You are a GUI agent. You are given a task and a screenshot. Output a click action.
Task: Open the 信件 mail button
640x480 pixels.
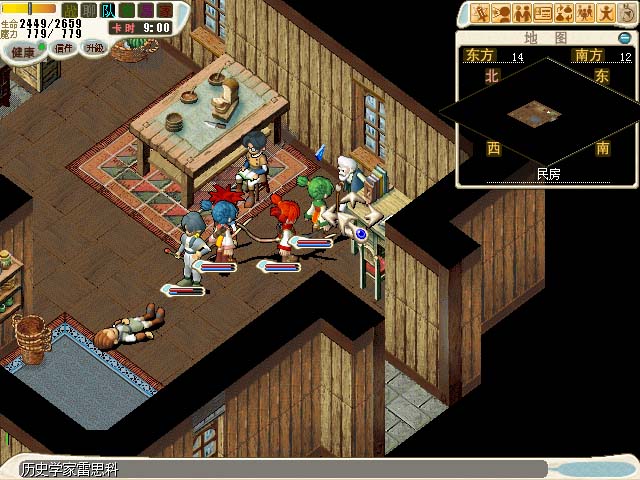point(64,47)
